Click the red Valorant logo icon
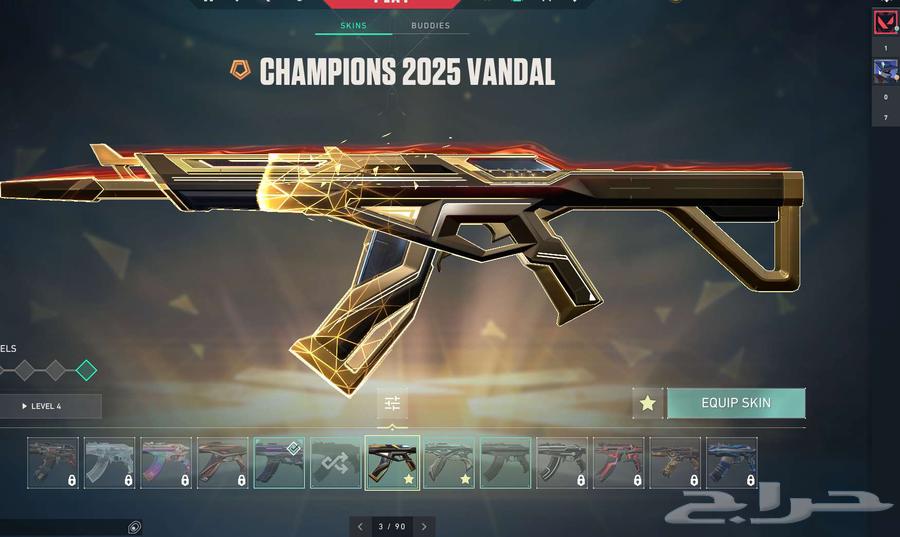The width and height of the screenshot is (900, 537). point(885,22)
